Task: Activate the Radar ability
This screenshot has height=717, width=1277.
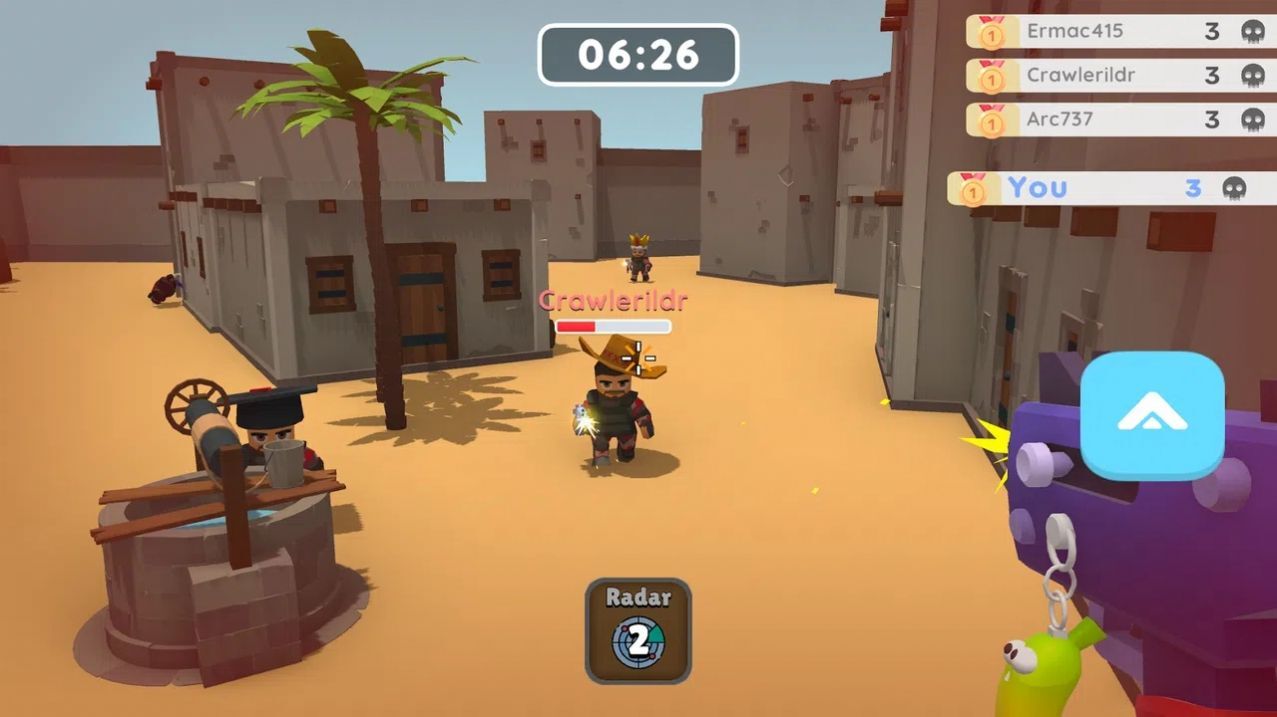Action: [x=638, y=631]
